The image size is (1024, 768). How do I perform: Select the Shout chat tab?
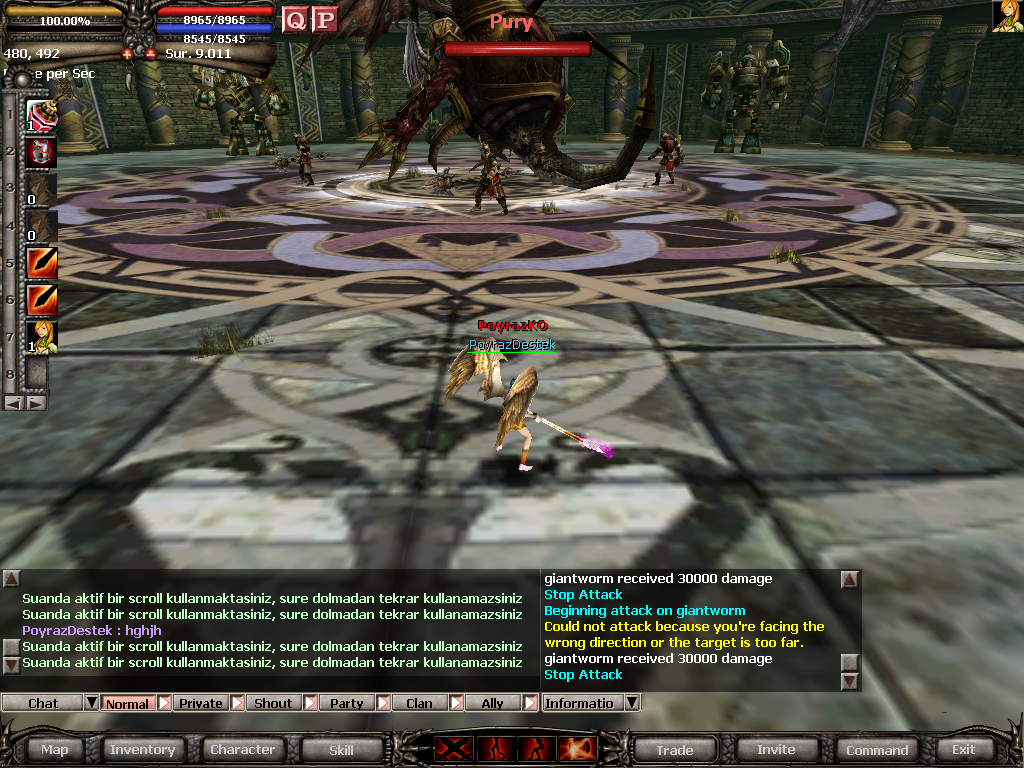[273, 703]
